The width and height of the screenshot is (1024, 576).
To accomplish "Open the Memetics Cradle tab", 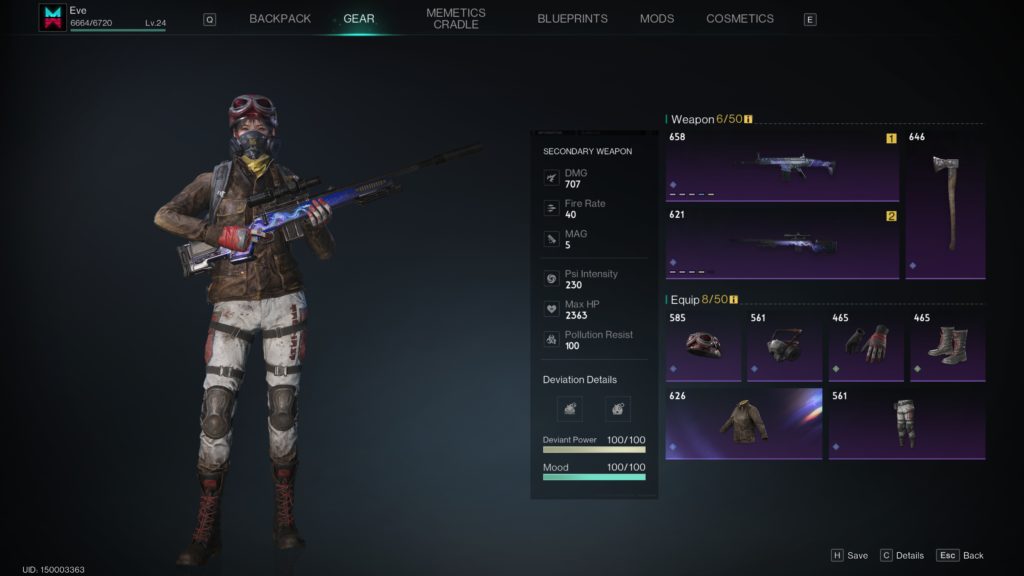I will 455,19.
